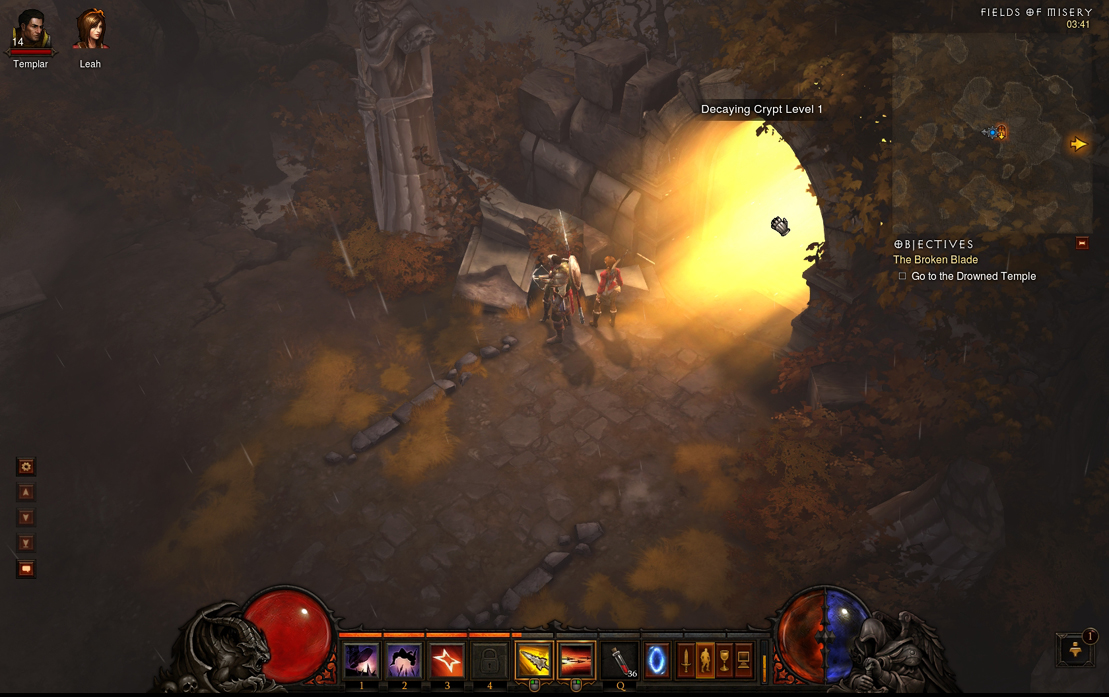The width and height of the screenshot is (1109, 697).
Task: Select the golden arrowhead primary attack skill
Action: pyautogui.click(x=534, y=661)
